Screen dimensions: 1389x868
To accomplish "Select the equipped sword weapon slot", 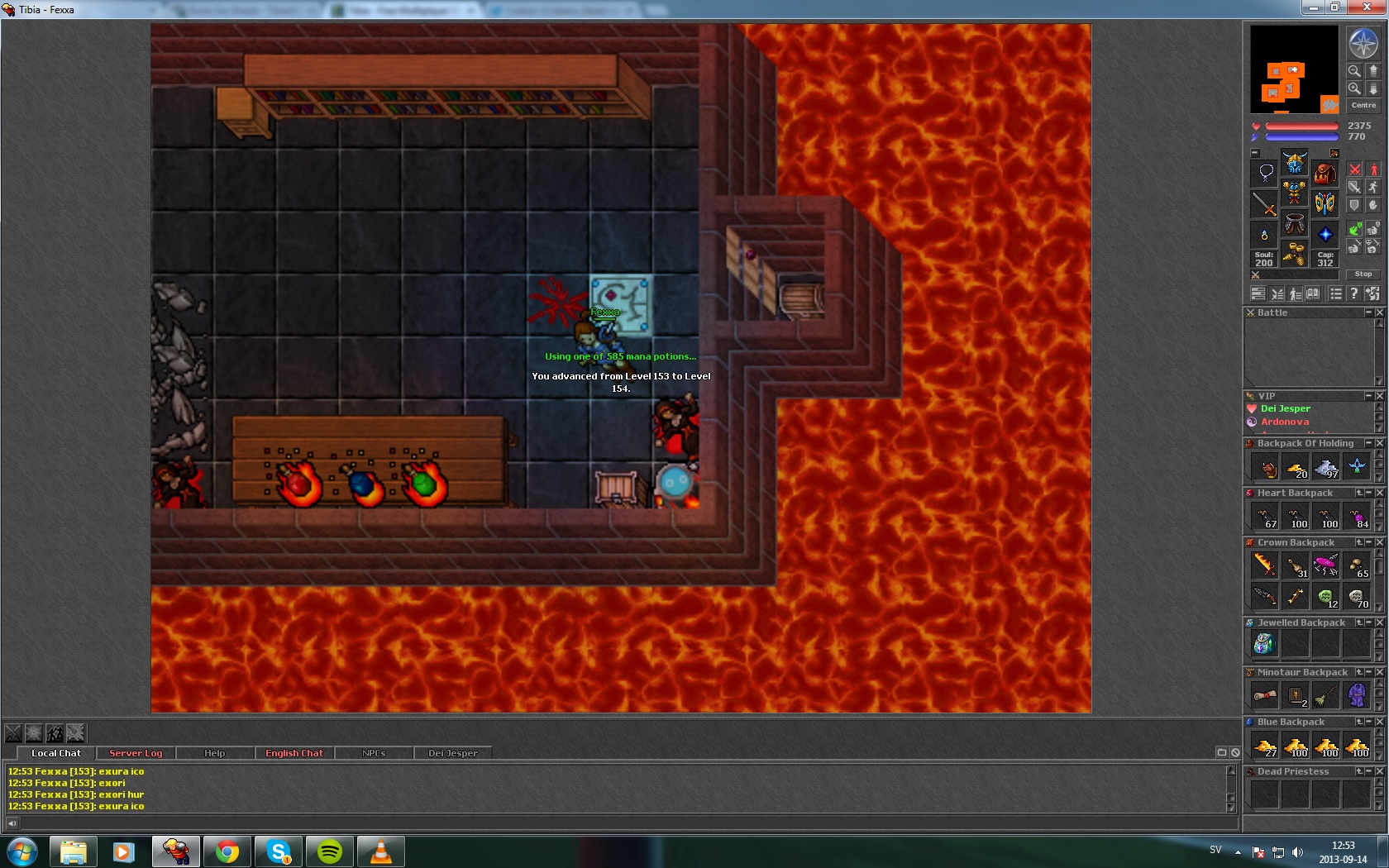I will coord(1264,203).
